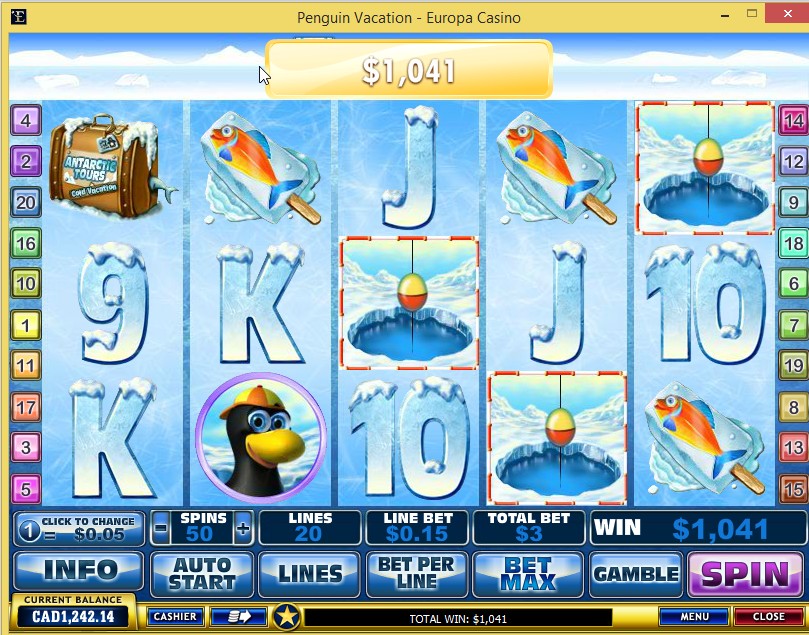Open the Cashier

click(175, 616)
